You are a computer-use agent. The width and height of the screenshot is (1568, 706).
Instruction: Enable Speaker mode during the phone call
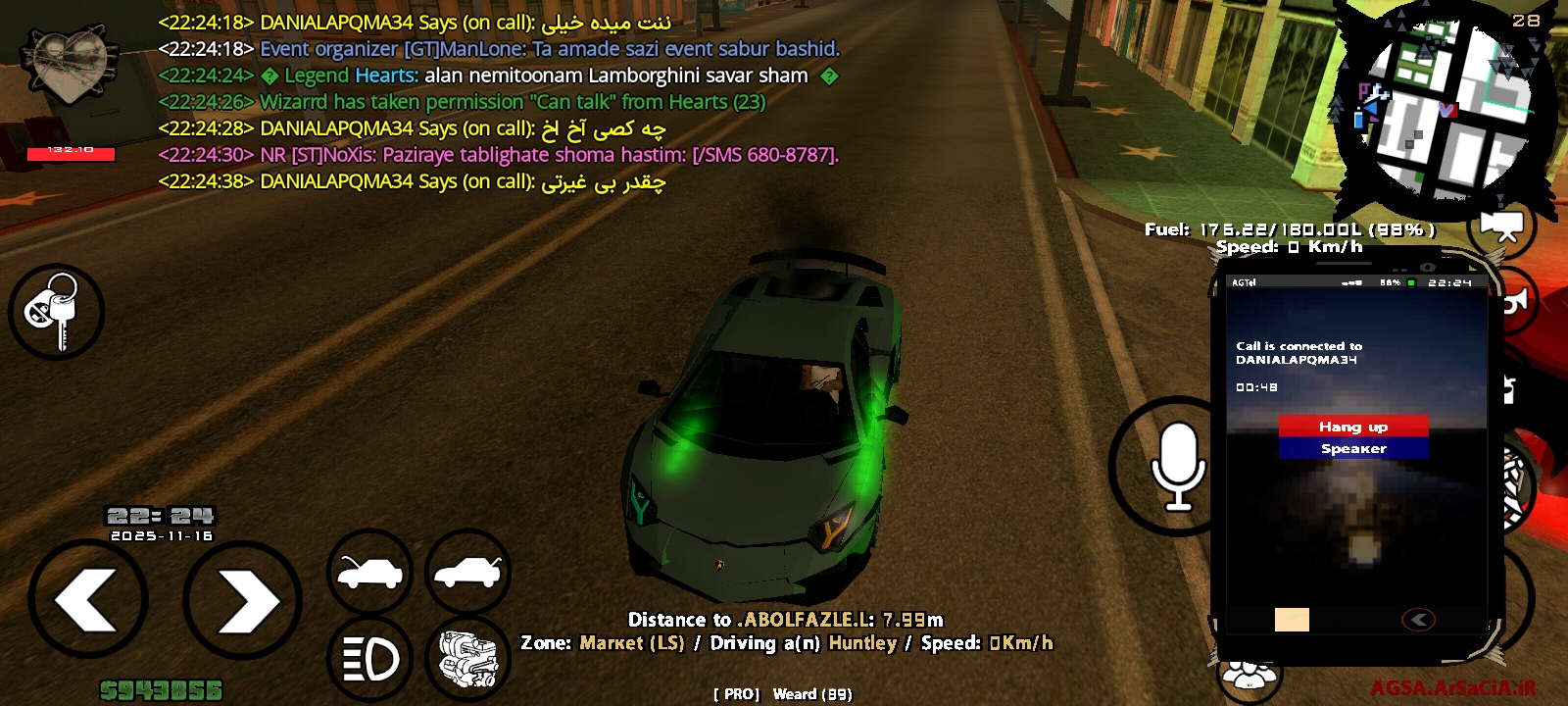(1353, 448)
